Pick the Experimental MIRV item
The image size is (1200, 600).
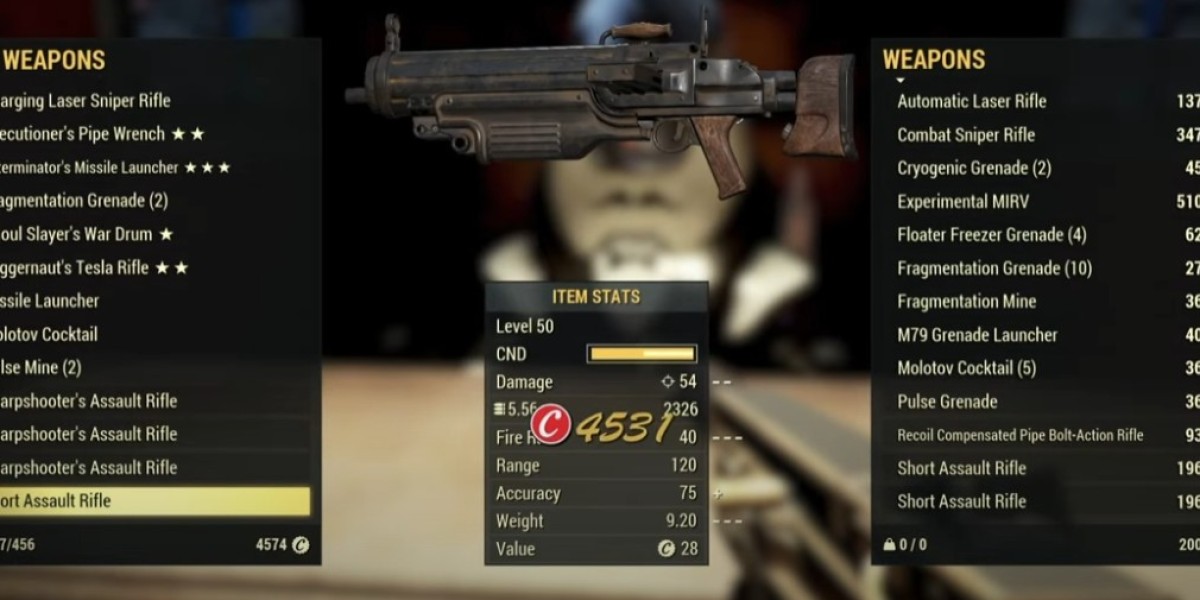coord(963,202)
